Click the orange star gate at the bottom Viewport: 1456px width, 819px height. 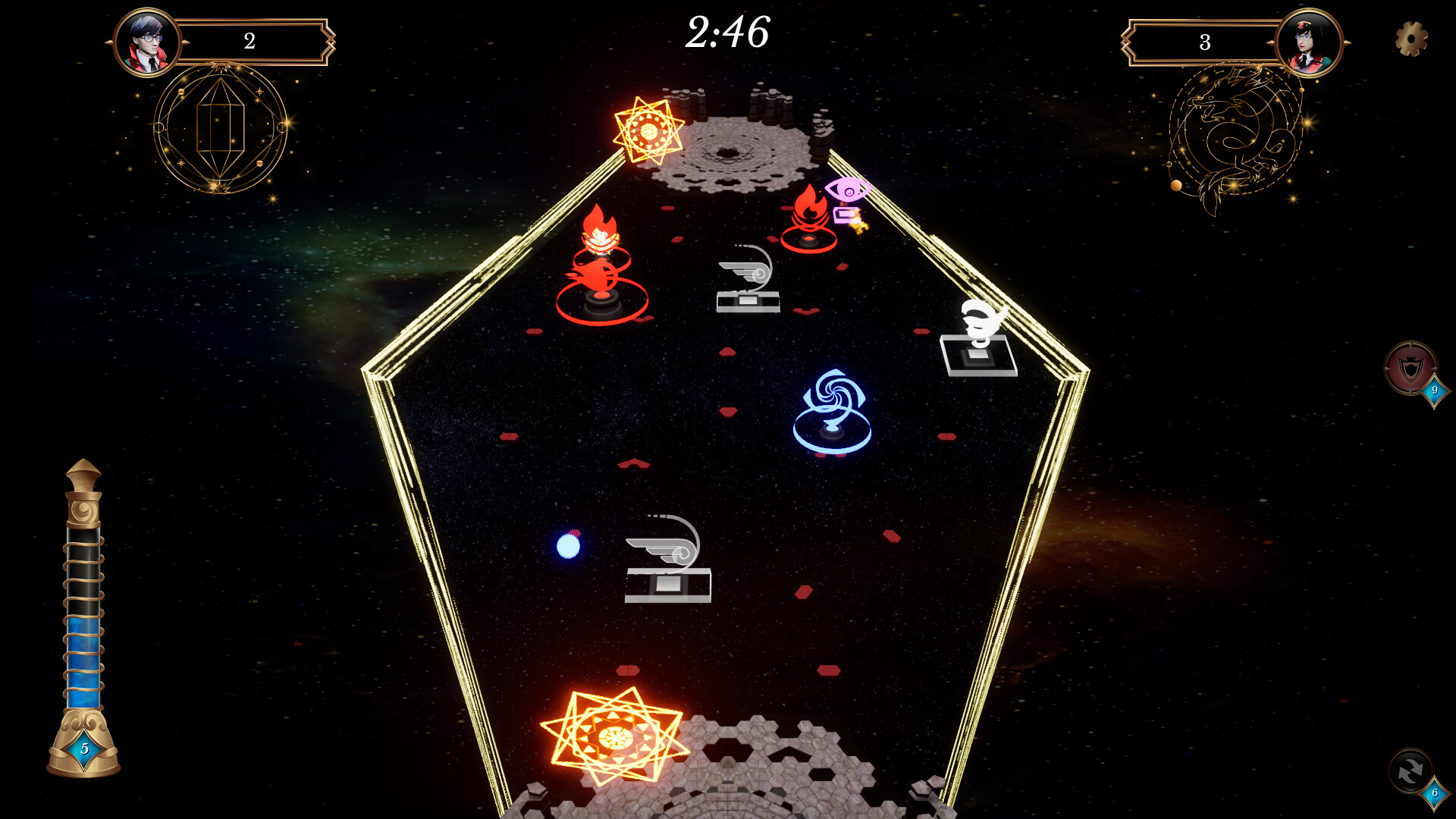[x=614, y=736]
